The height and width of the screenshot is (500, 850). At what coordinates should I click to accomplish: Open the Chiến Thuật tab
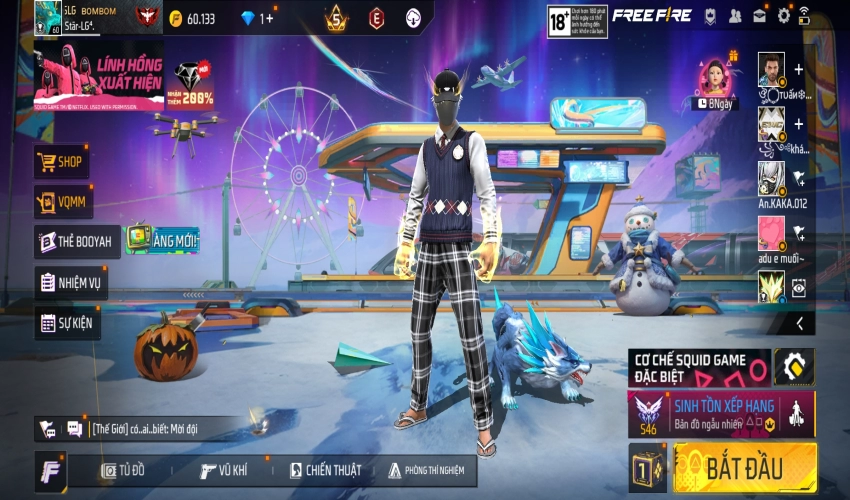coord(324,470)
